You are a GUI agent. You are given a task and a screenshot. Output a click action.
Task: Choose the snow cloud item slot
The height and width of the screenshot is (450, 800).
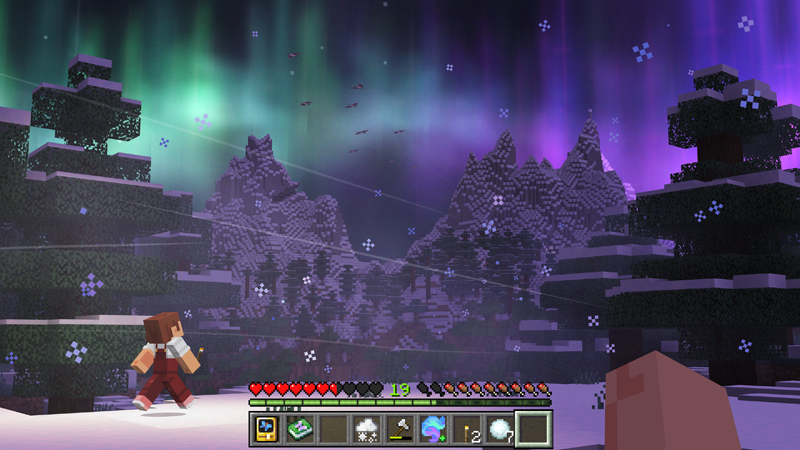click(366, 430)
